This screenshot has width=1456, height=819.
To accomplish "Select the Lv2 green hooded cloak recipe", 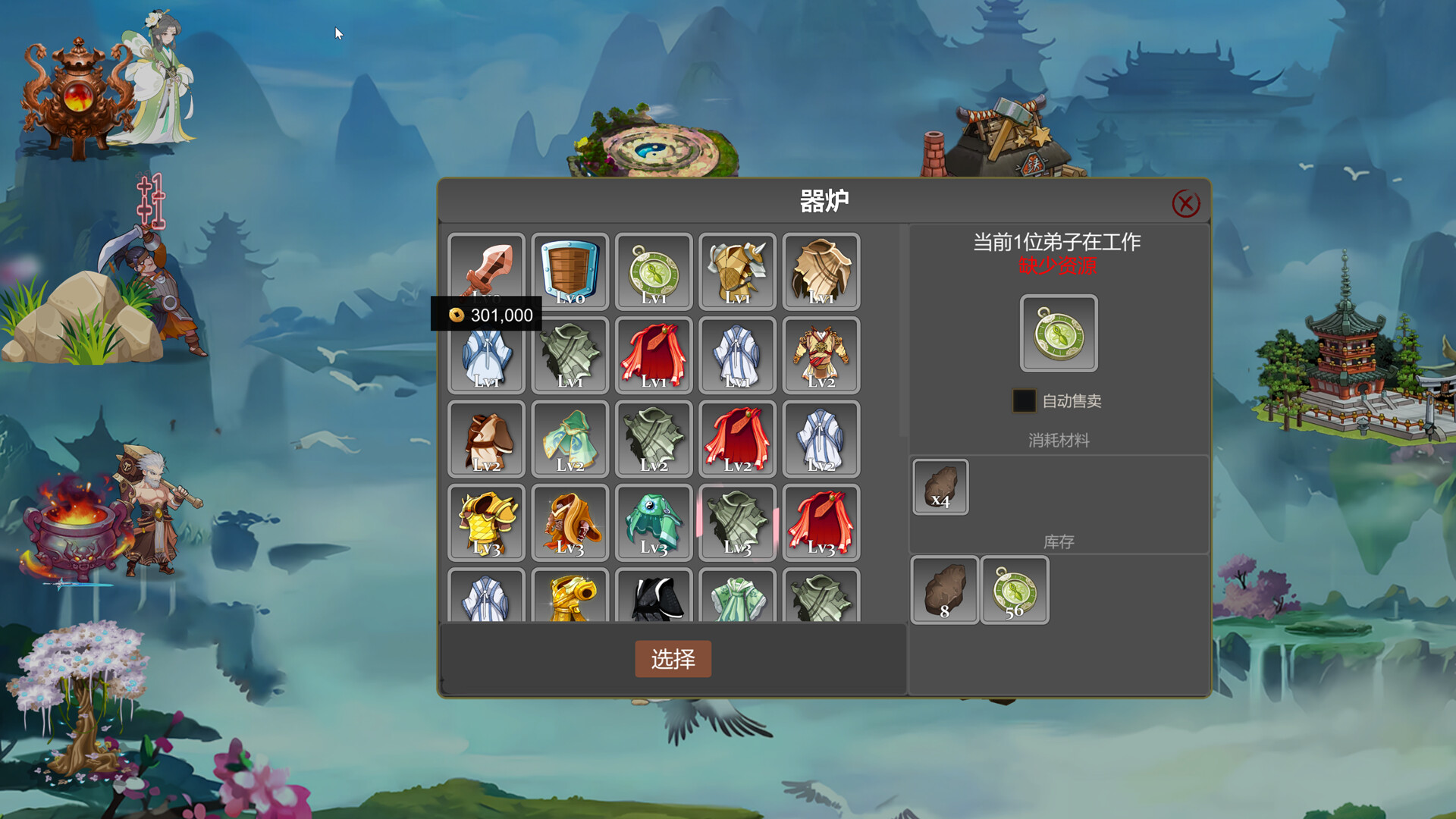I will pos(570,438).
